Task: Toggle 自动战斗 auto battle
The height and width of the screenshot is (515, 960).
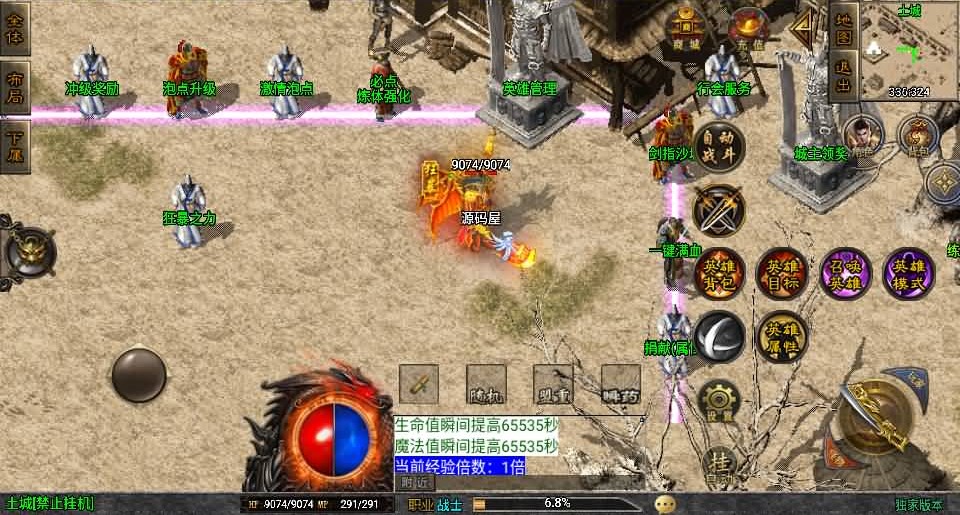Action: coord(719,148)
